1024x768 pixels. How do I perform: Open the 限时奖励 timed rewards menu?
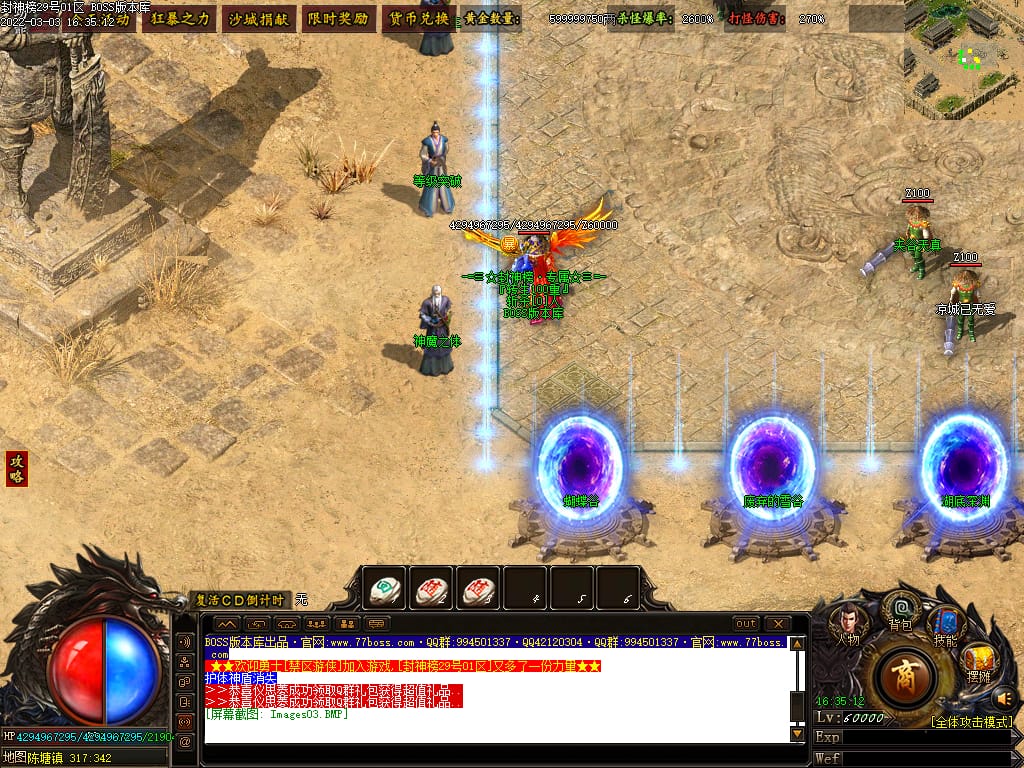tap(337, 19)
